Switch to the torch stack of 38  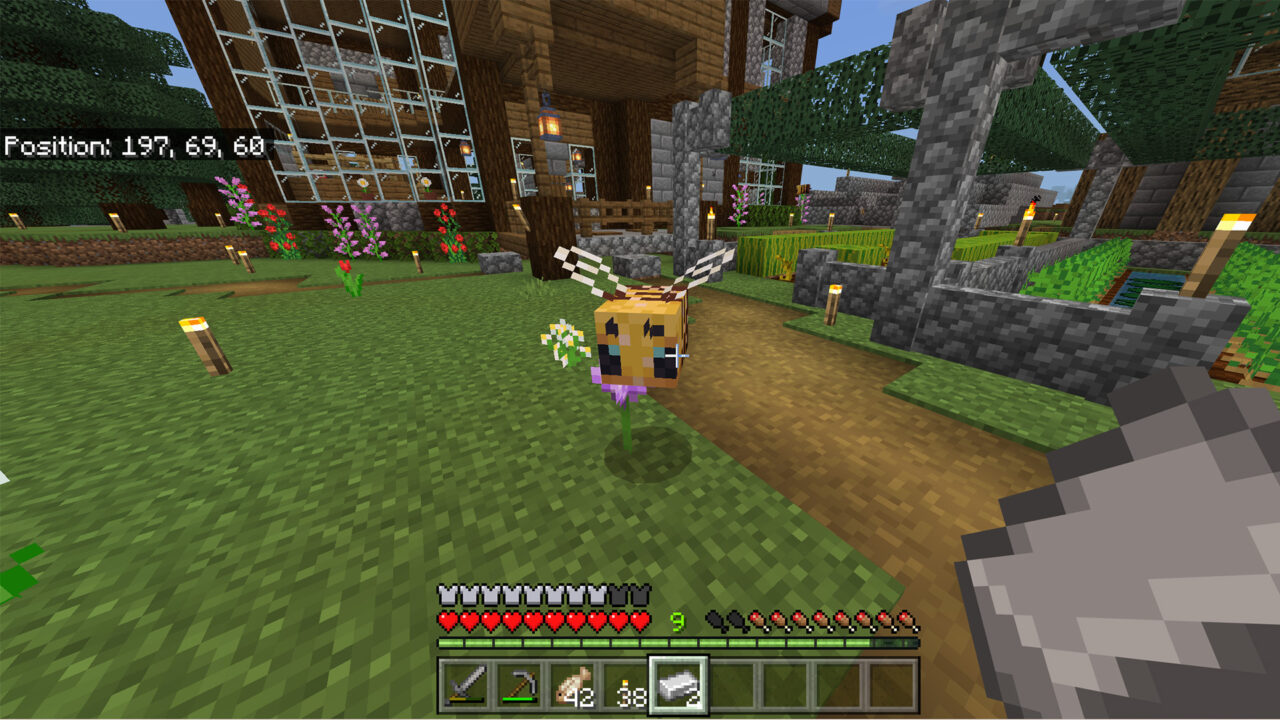coord(625,685)
